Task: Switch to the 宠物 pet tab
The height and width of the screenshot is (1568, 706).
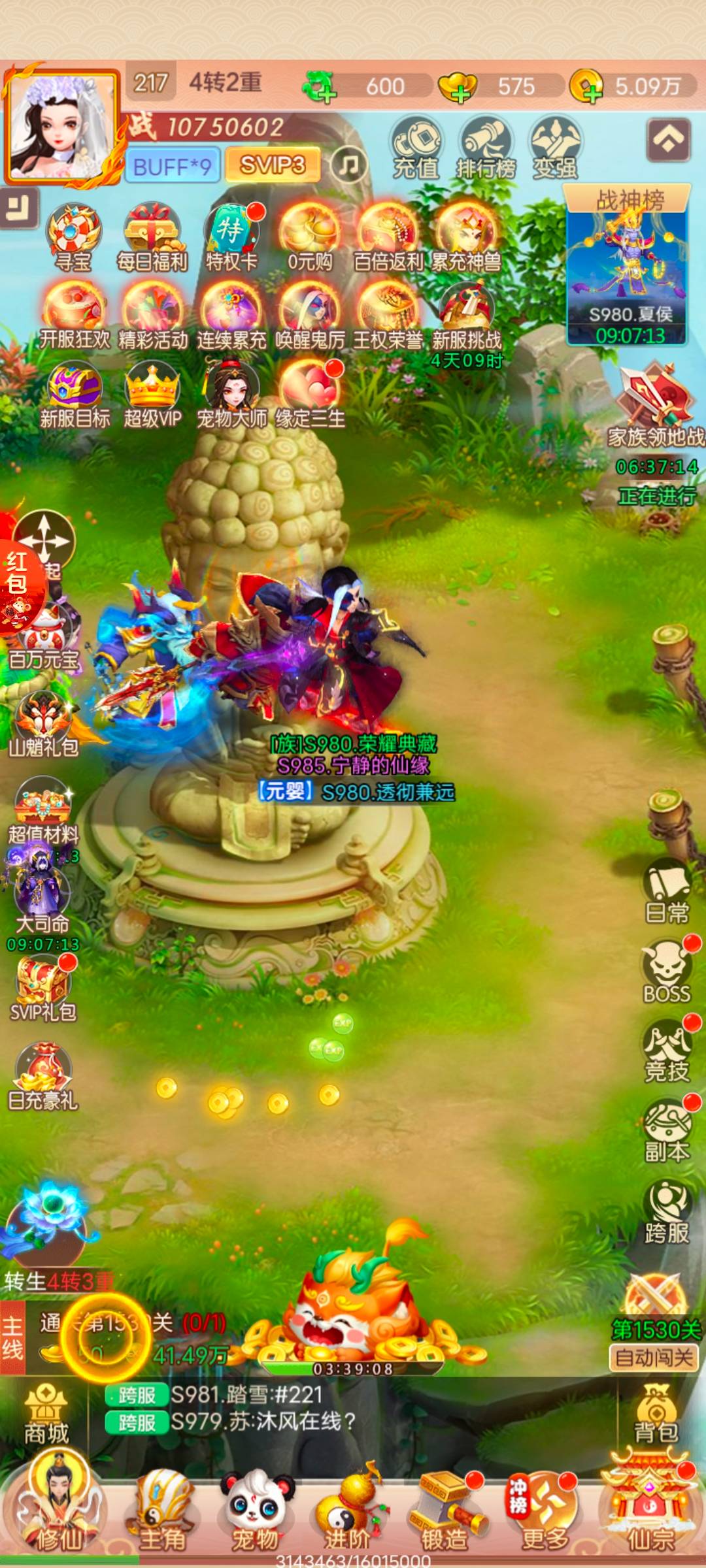Action: 255,1511
